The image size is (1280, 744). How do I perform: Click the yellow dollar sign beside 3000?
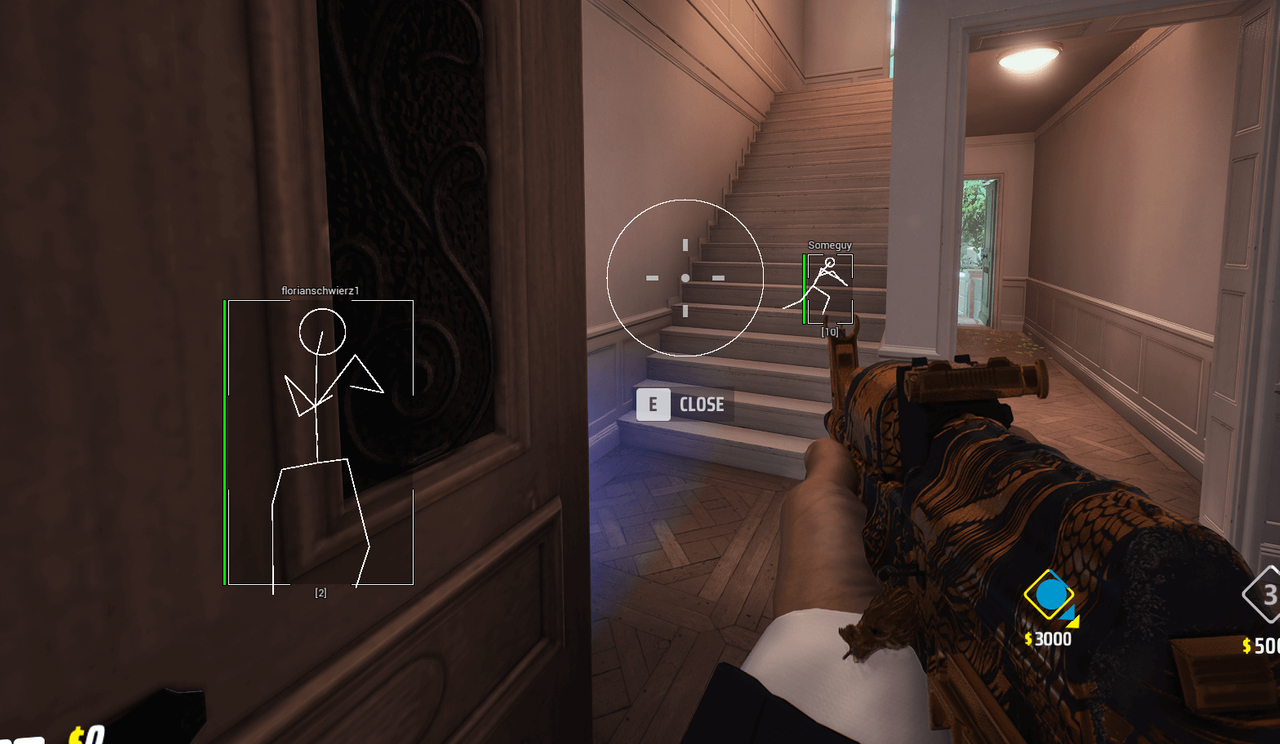(x=1027, y=639)
